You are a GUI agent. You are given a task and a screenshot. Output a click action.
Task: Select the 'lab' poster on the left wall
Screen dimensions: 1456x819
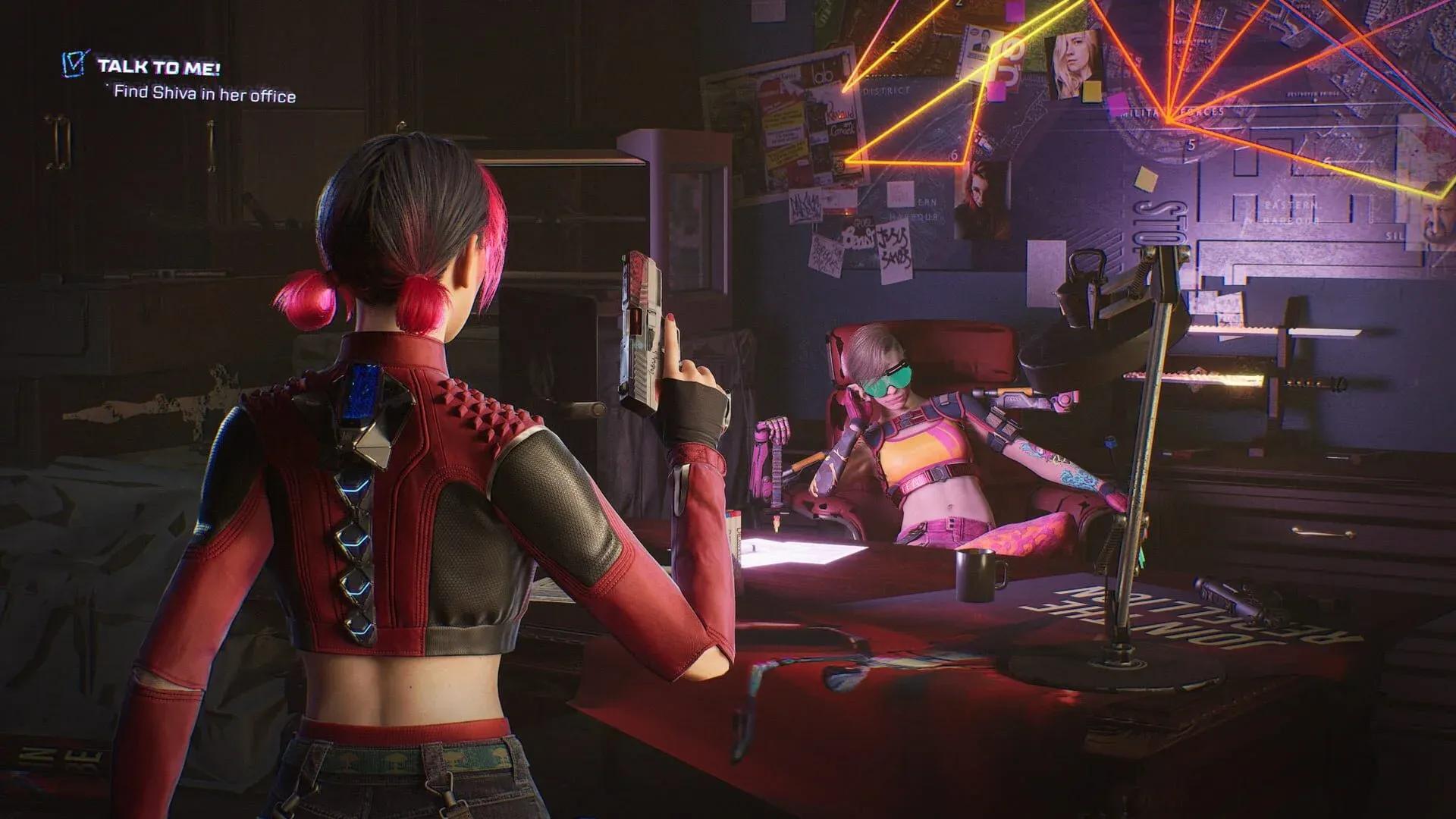tap(824, 76)
